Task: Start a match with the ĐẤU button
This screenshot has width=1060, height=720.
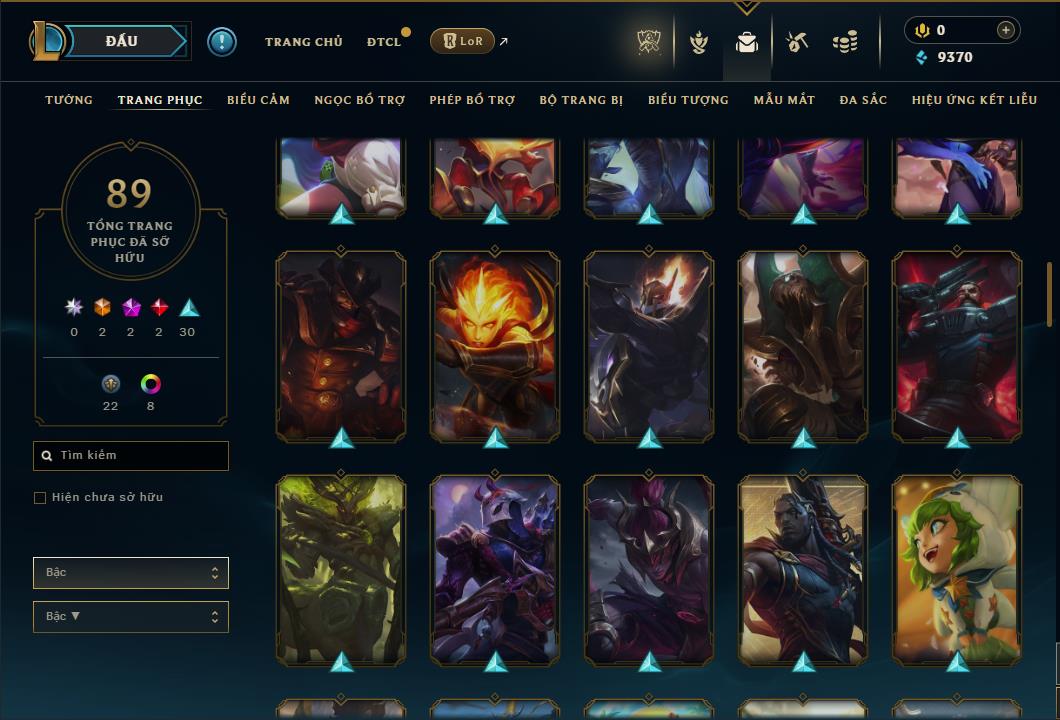Action: [x=121, y=41]
